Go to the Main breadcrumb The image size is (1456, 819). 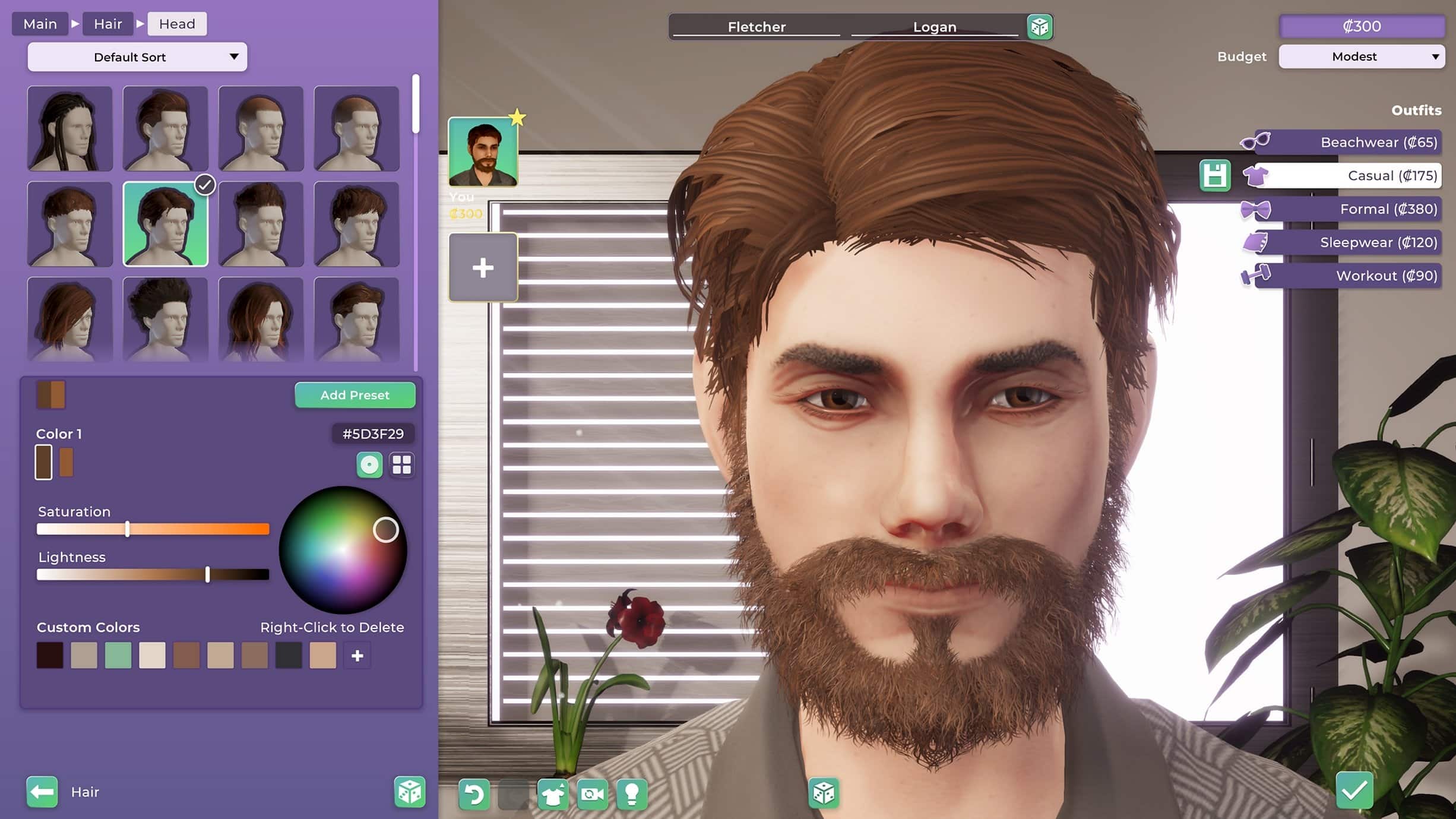coord(40,24)
